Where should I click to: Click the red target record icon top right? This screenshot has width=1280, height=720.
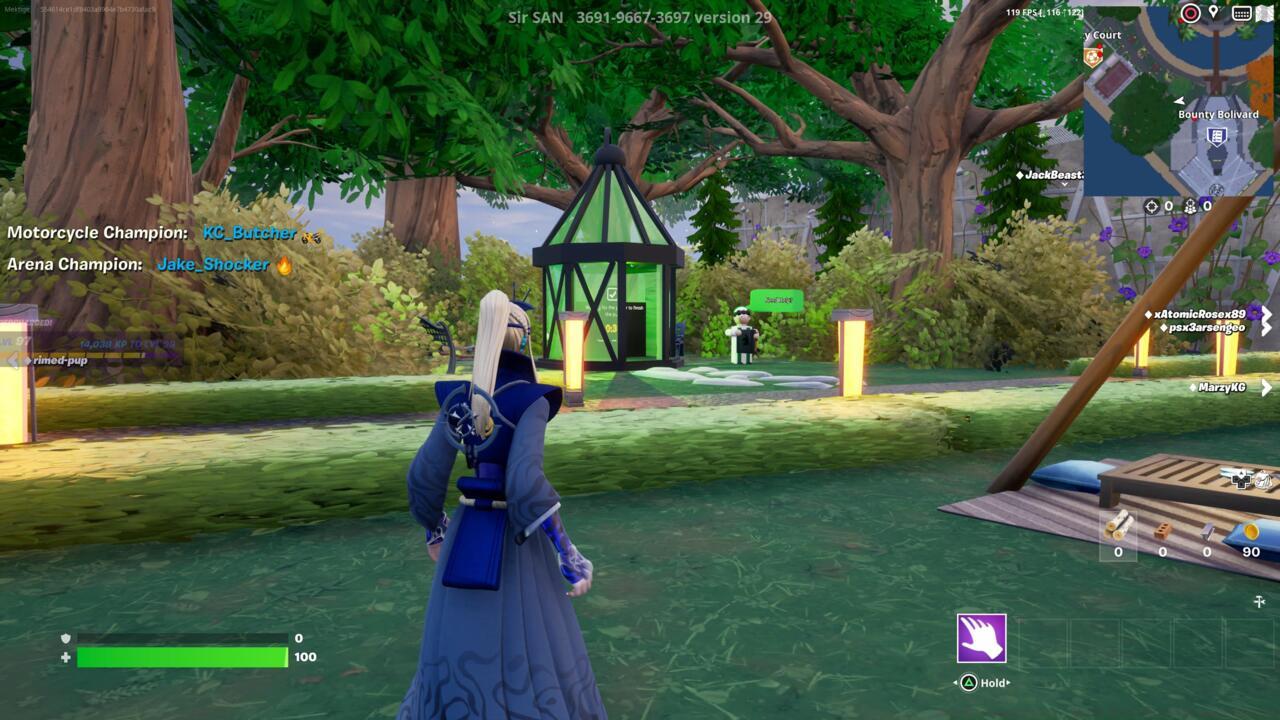[x=1190, y=13]
